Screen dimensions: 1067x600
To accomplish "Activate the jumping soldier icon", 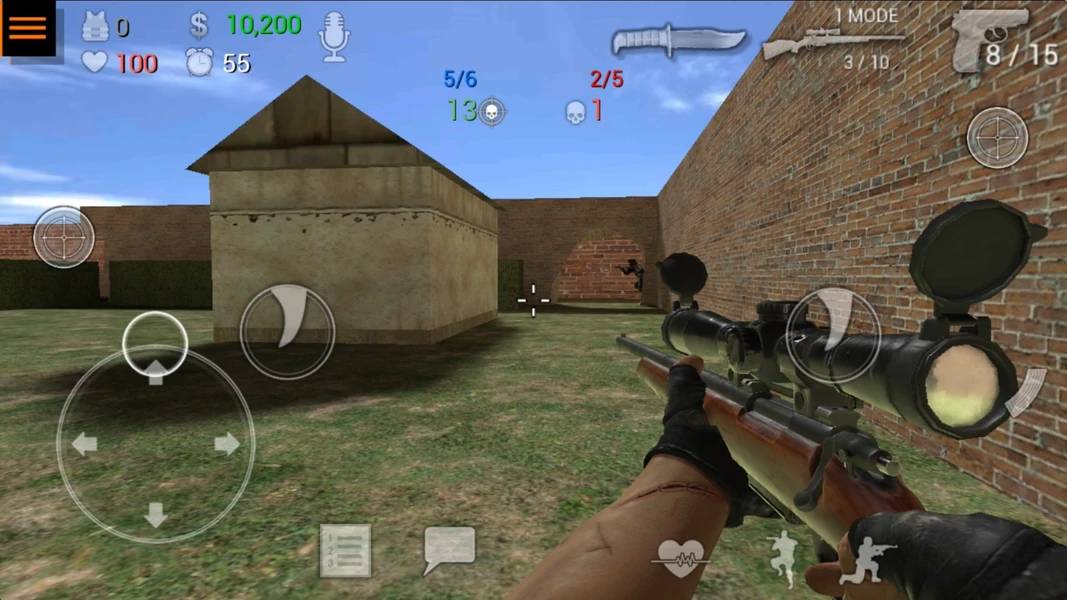I will [x=785, y=556].
